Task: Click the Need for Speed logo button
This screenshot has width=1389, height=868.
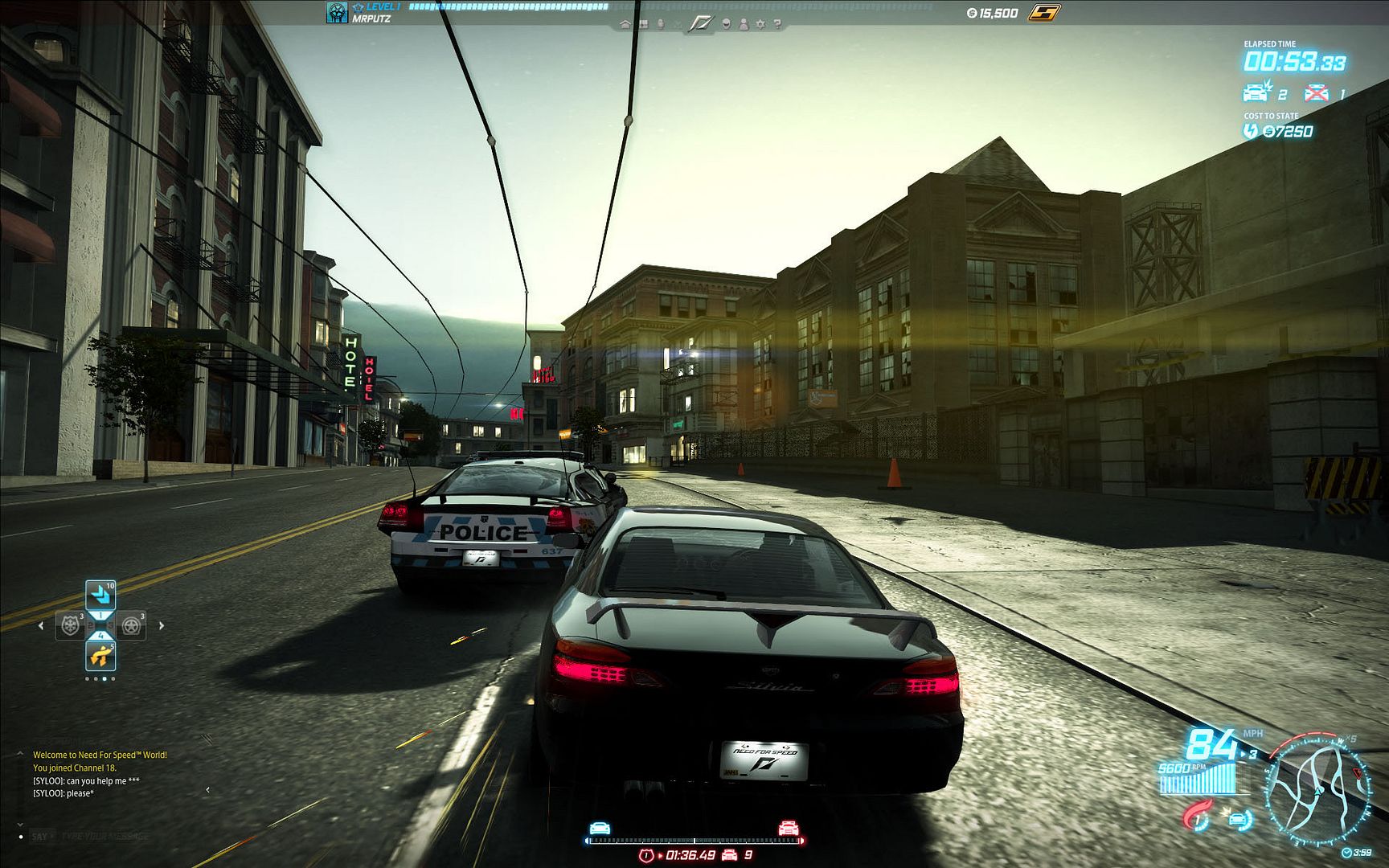Action: pos(699,24)
